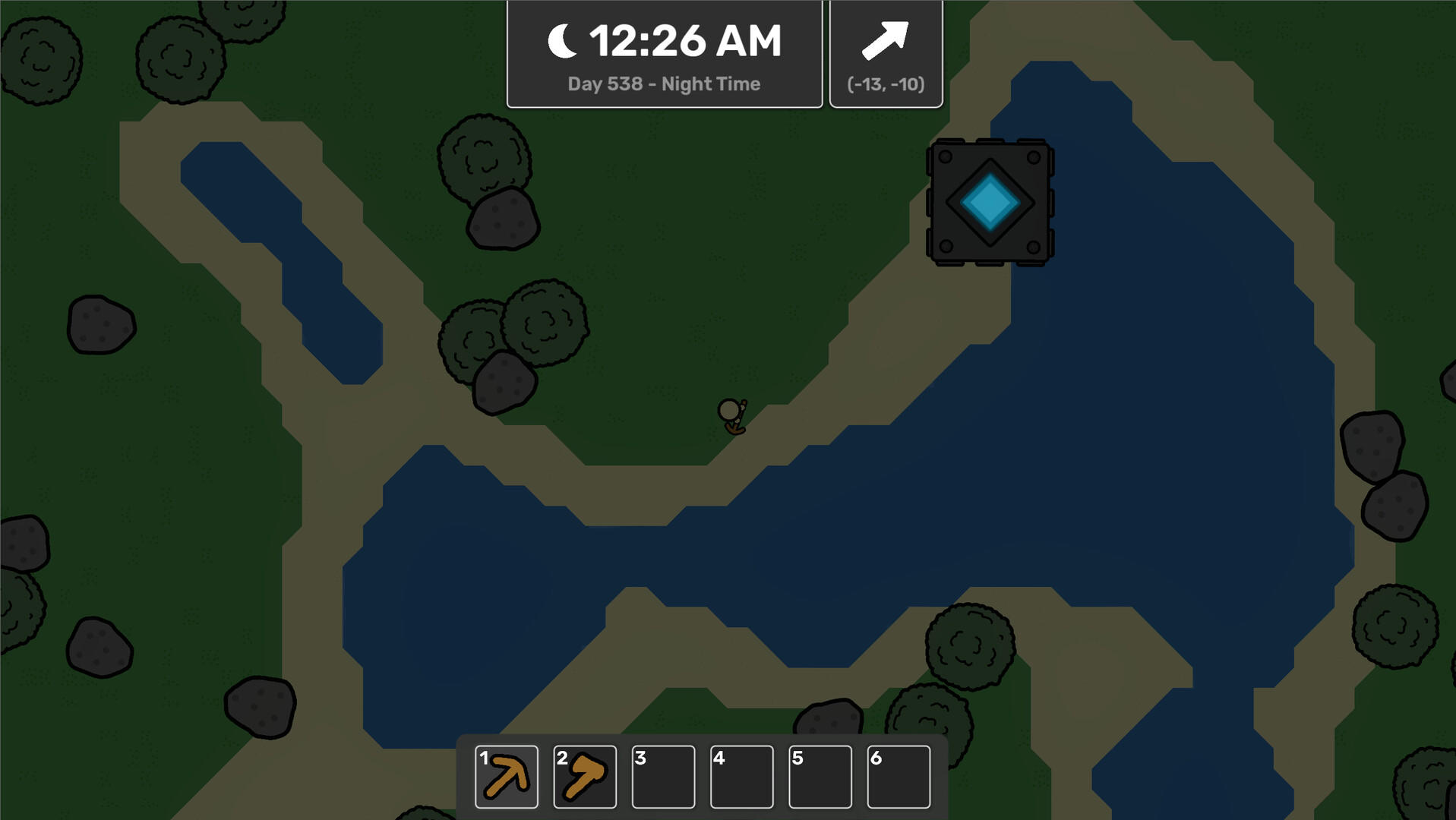
Task: Click the moon icon in the clock panel
Action: click(x=561, y=39)
